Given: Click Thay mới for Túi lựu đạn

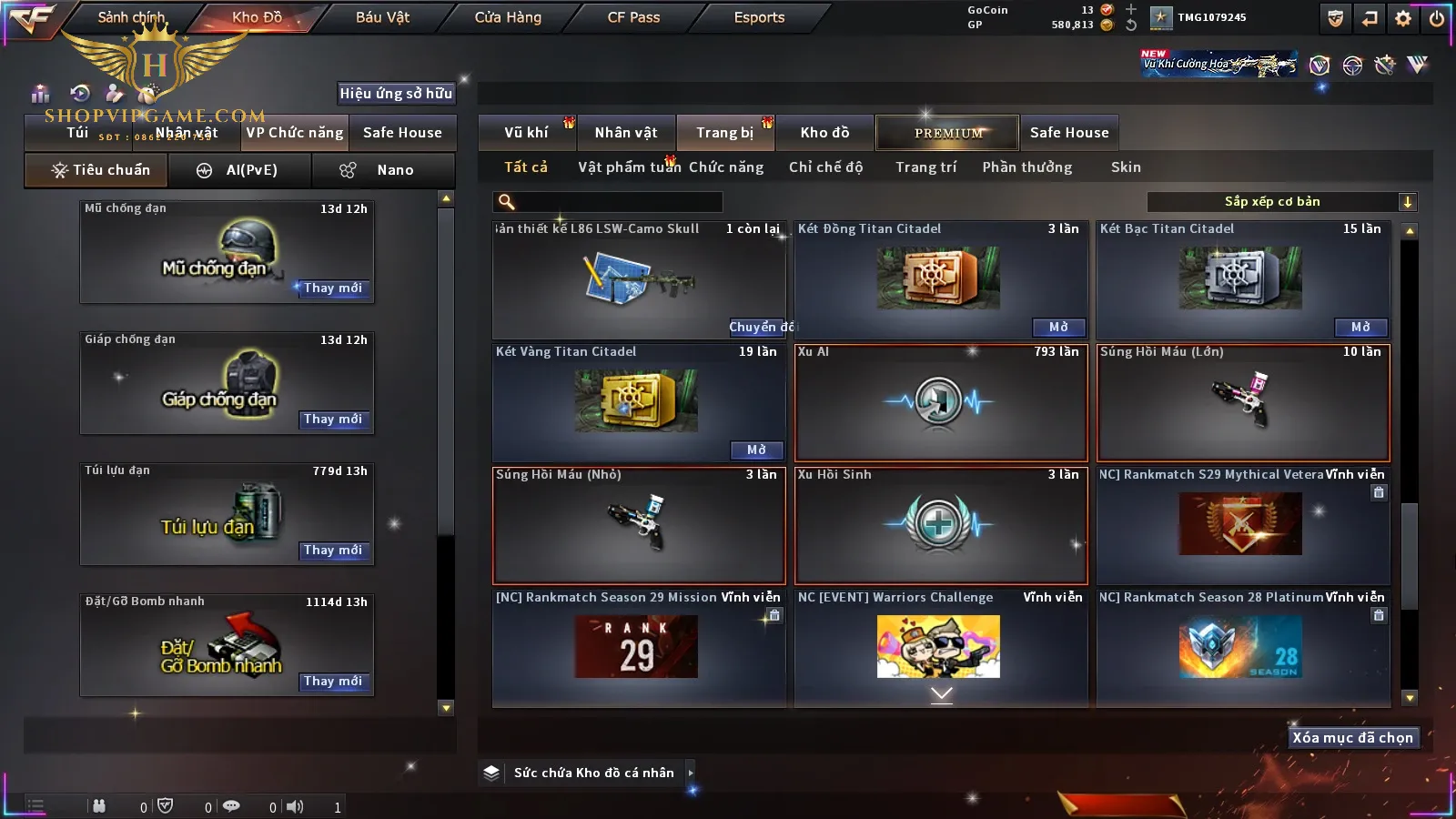Looking at the screenshot, I should 333,551.
